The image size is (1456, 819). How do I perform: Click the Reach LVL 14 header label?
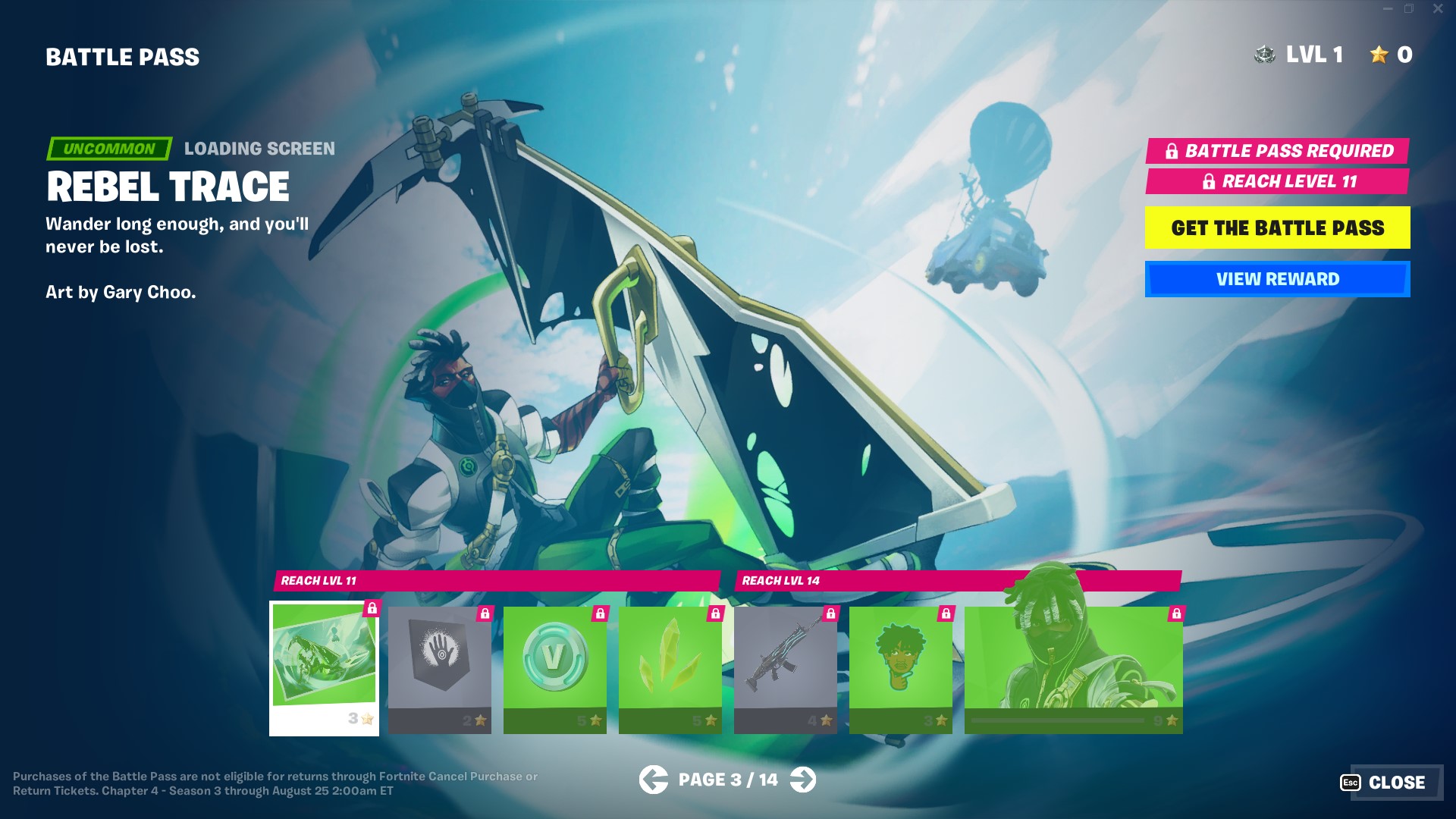tap(781, 581)
